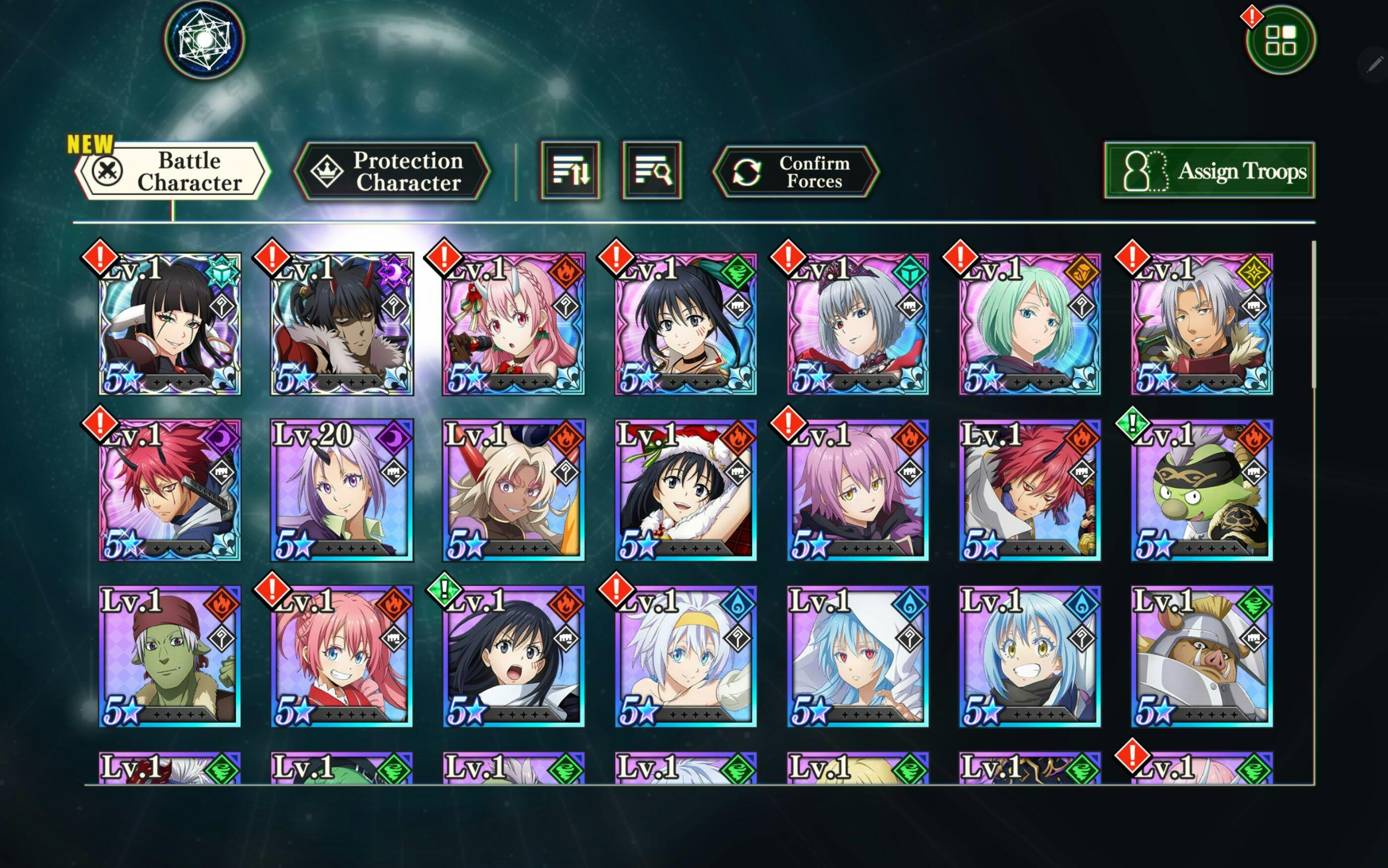Viewport: 1388px width, 868px height.
Task: Choose the pink-haired oni with microphone
Action: [514, 324]
